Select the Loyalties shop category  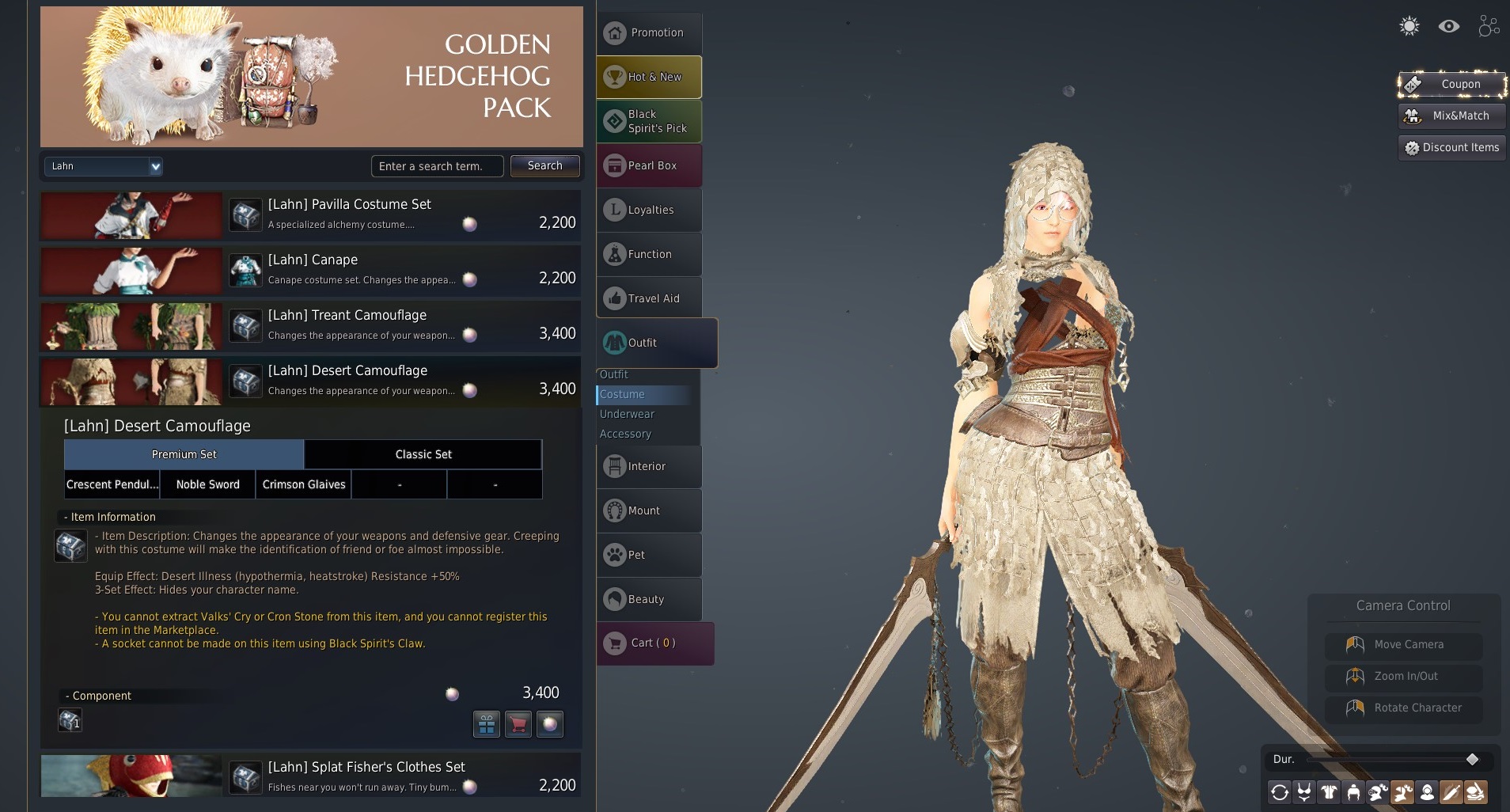click(649, 211)
